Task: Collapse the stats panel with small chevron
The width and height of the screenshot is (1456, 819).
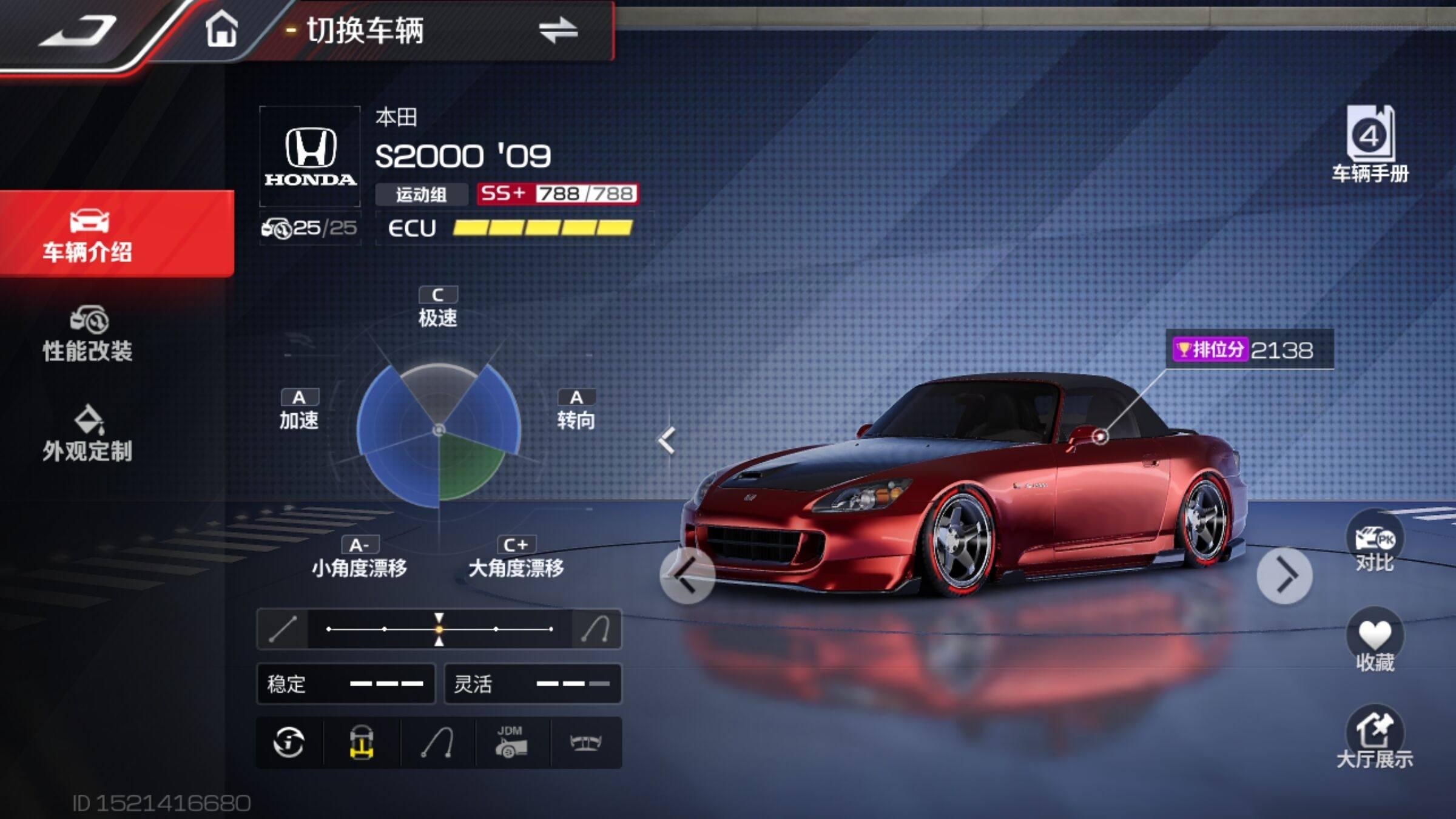Action: point(667,440)
